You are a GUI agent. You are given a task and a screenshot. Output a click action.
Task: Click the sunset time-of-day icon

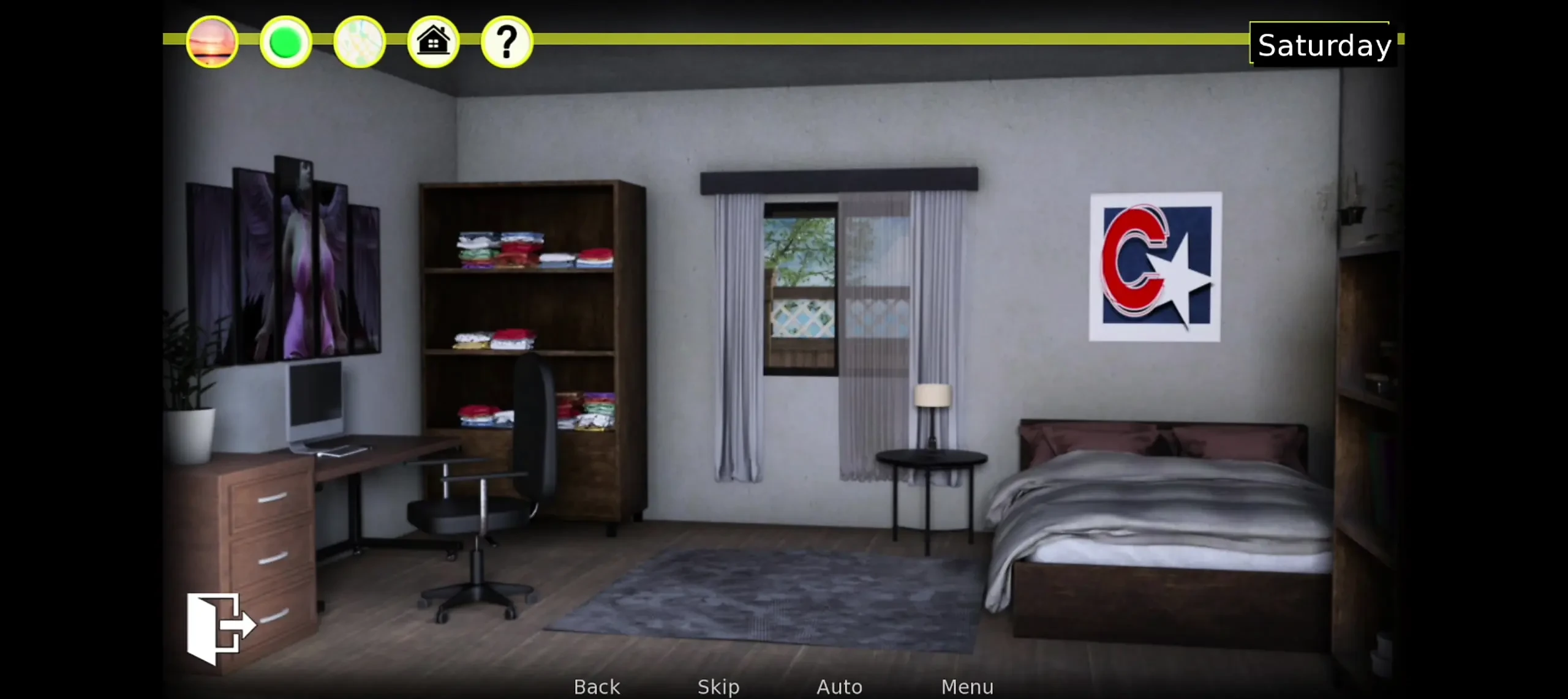[212, 42]
